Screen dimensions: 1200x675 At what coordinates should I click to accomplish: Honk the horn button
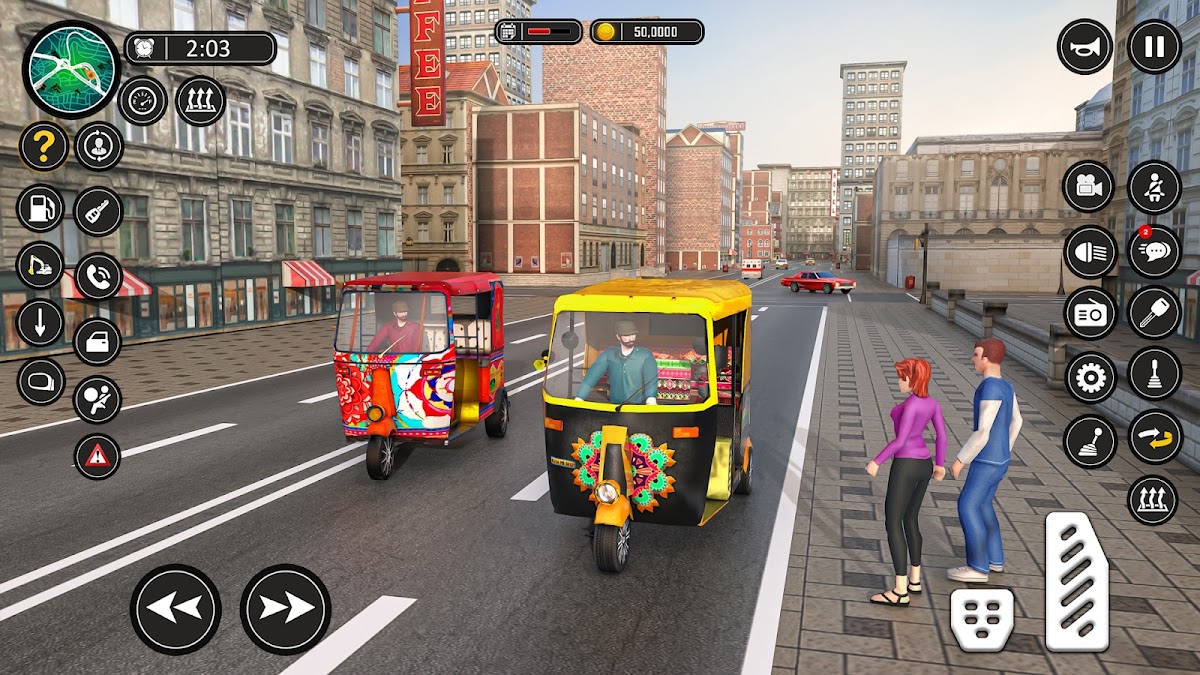[x=1085, y=47]
